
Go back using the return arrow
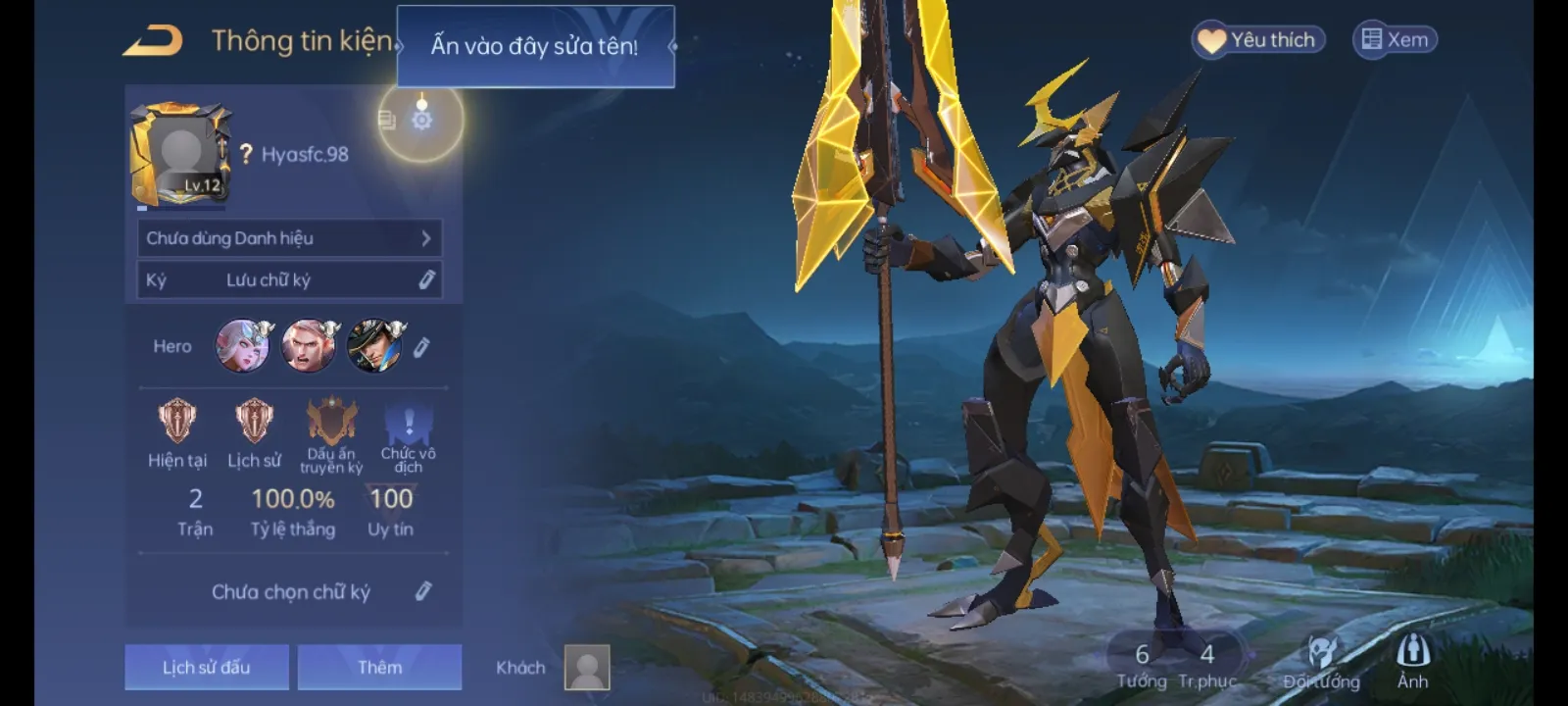[153, 41]
